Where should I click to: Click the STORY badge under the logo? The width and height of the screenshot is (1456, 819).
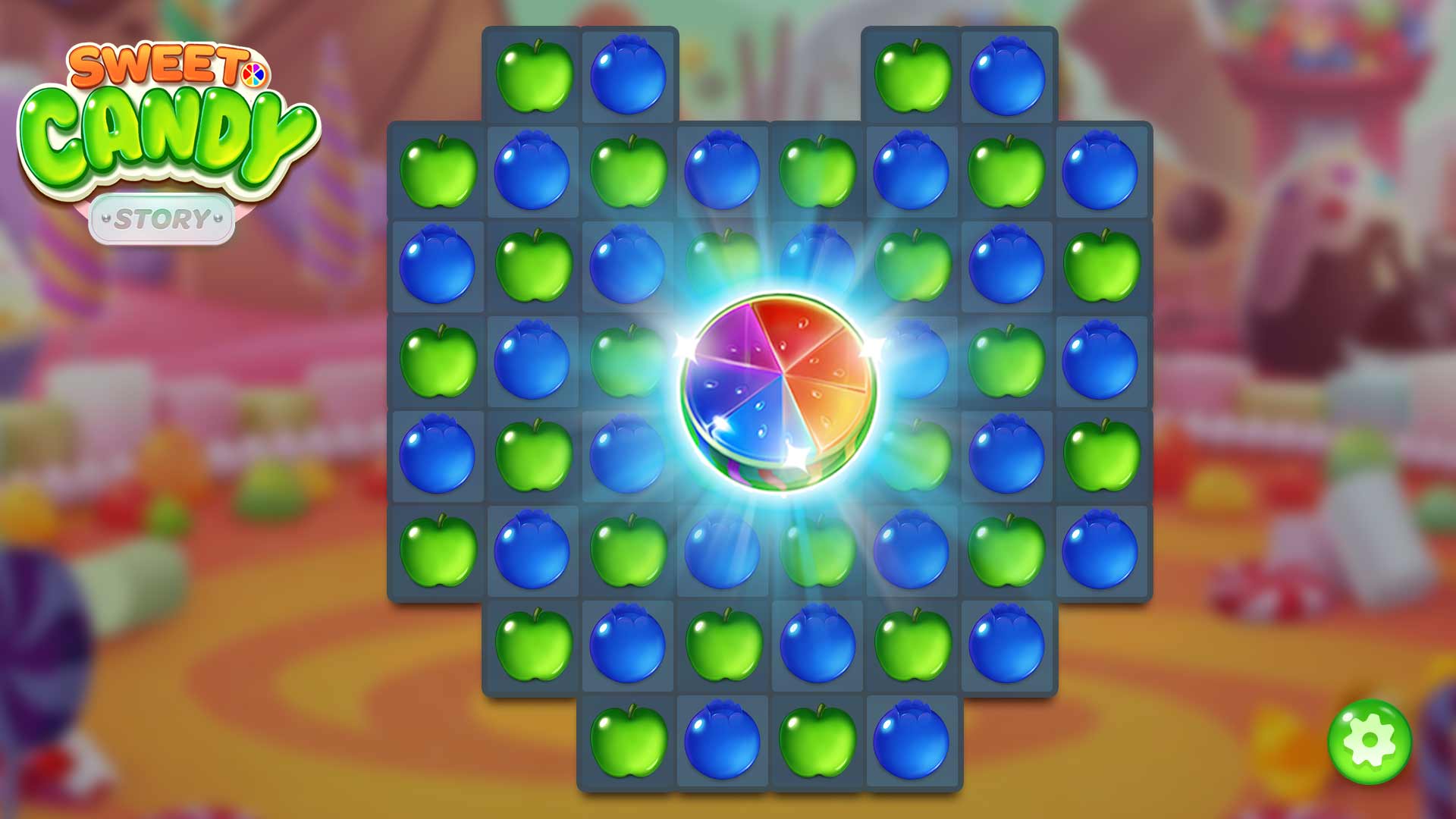tap(163, 216)
